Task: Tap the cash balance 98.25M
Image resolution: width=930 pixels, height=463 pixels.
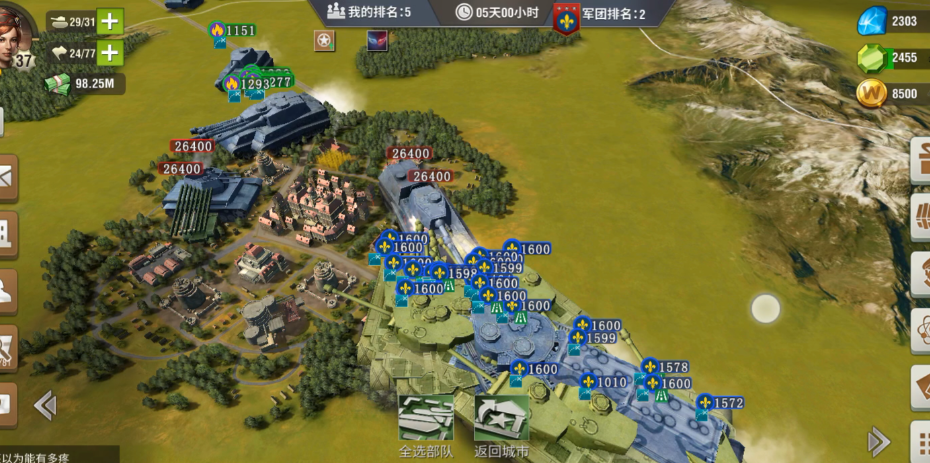Action: click(84, 83)
